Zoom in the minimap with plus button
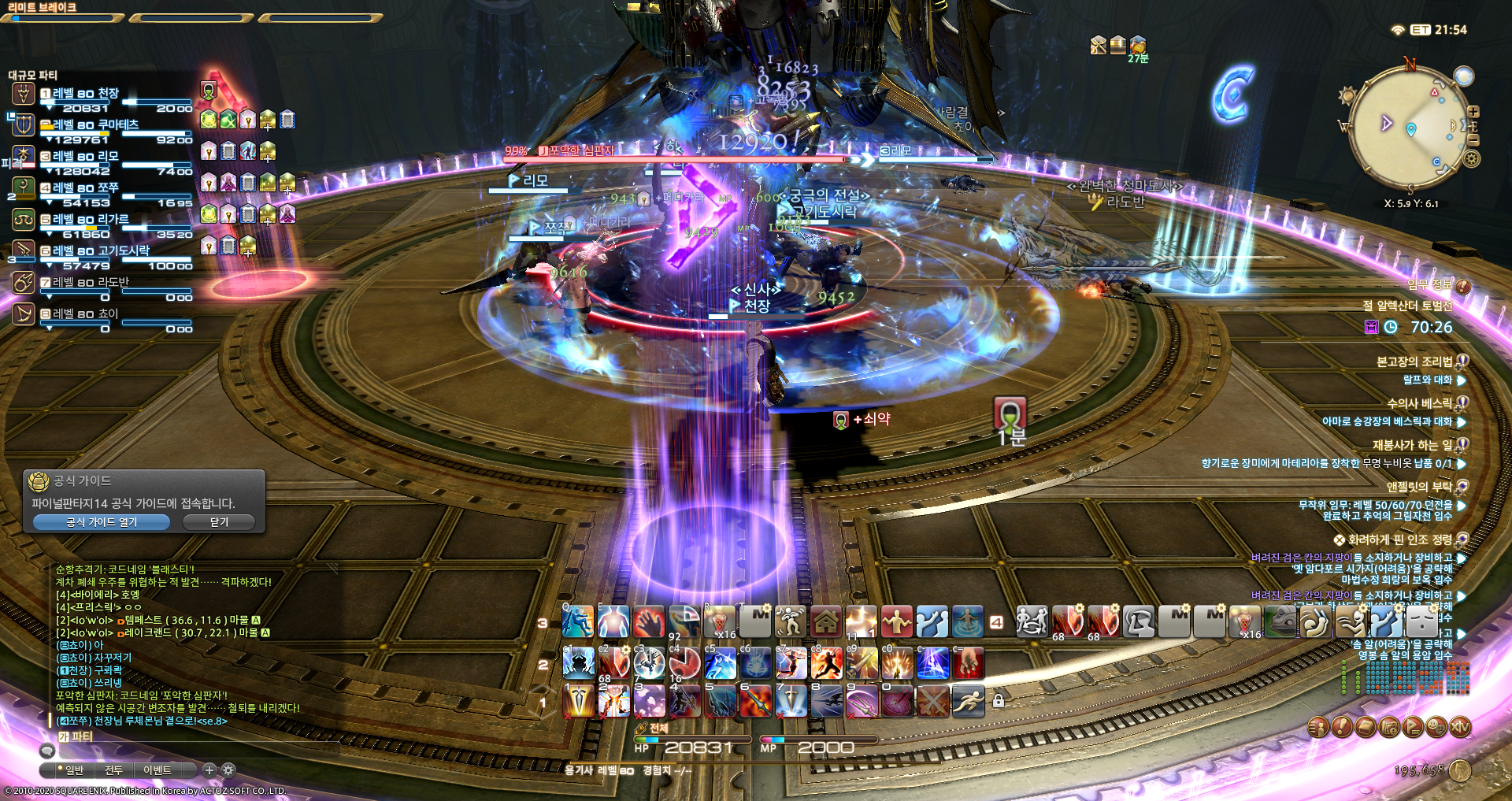The width and height of the screenshot is (1512, 801). [x=1473, y=112]
